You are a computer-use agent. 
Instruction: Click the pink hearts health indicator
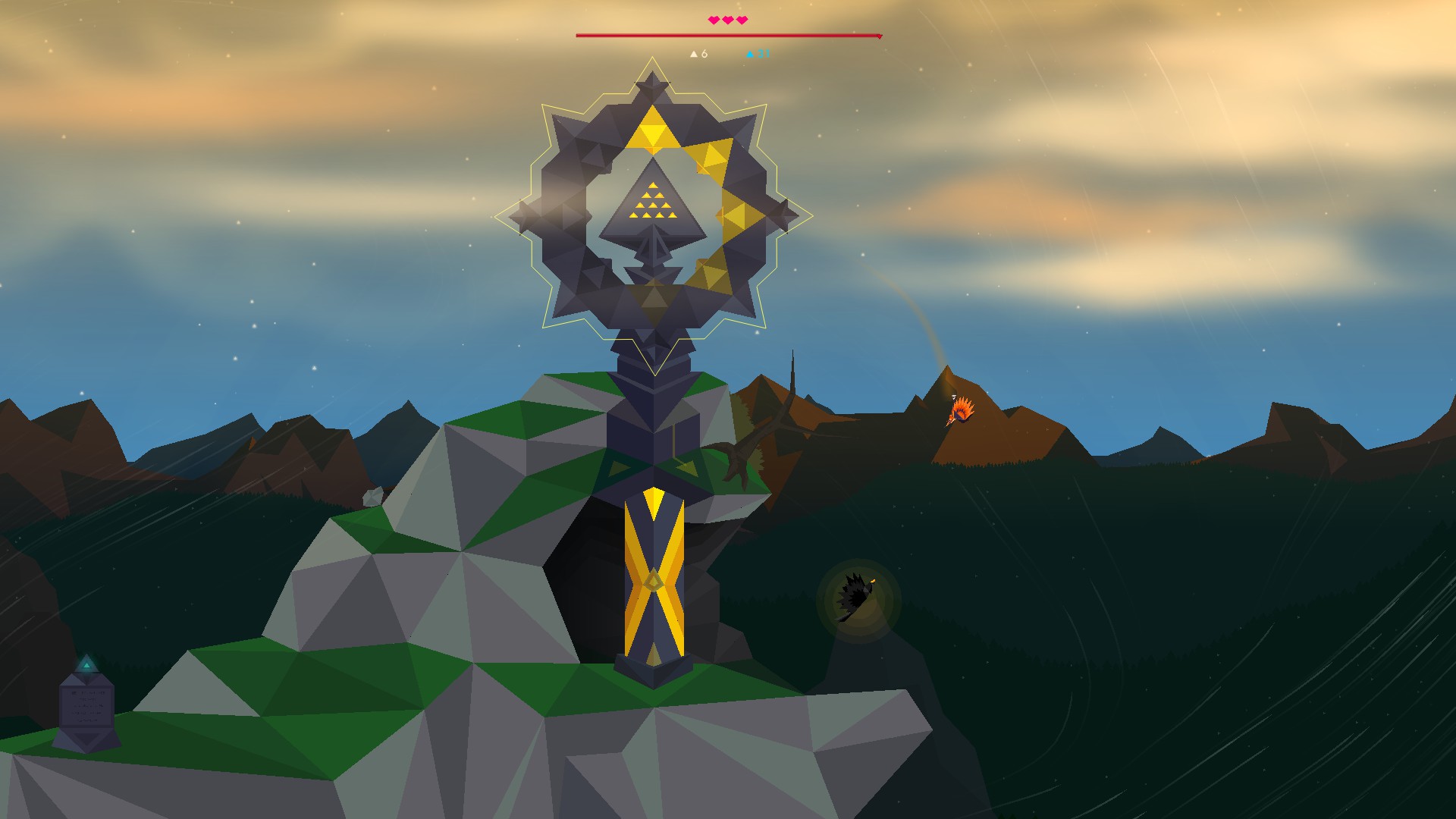[x=728, y=20]
